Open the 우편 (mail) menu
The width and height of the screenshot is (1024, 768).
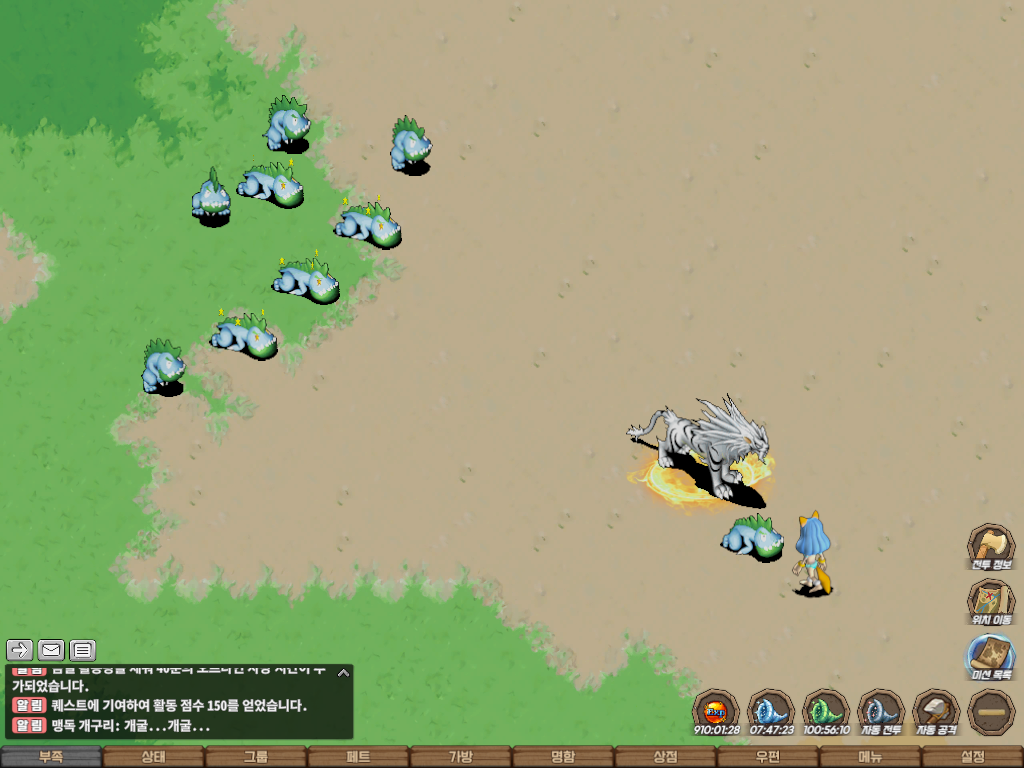click(x=767, y=757)
